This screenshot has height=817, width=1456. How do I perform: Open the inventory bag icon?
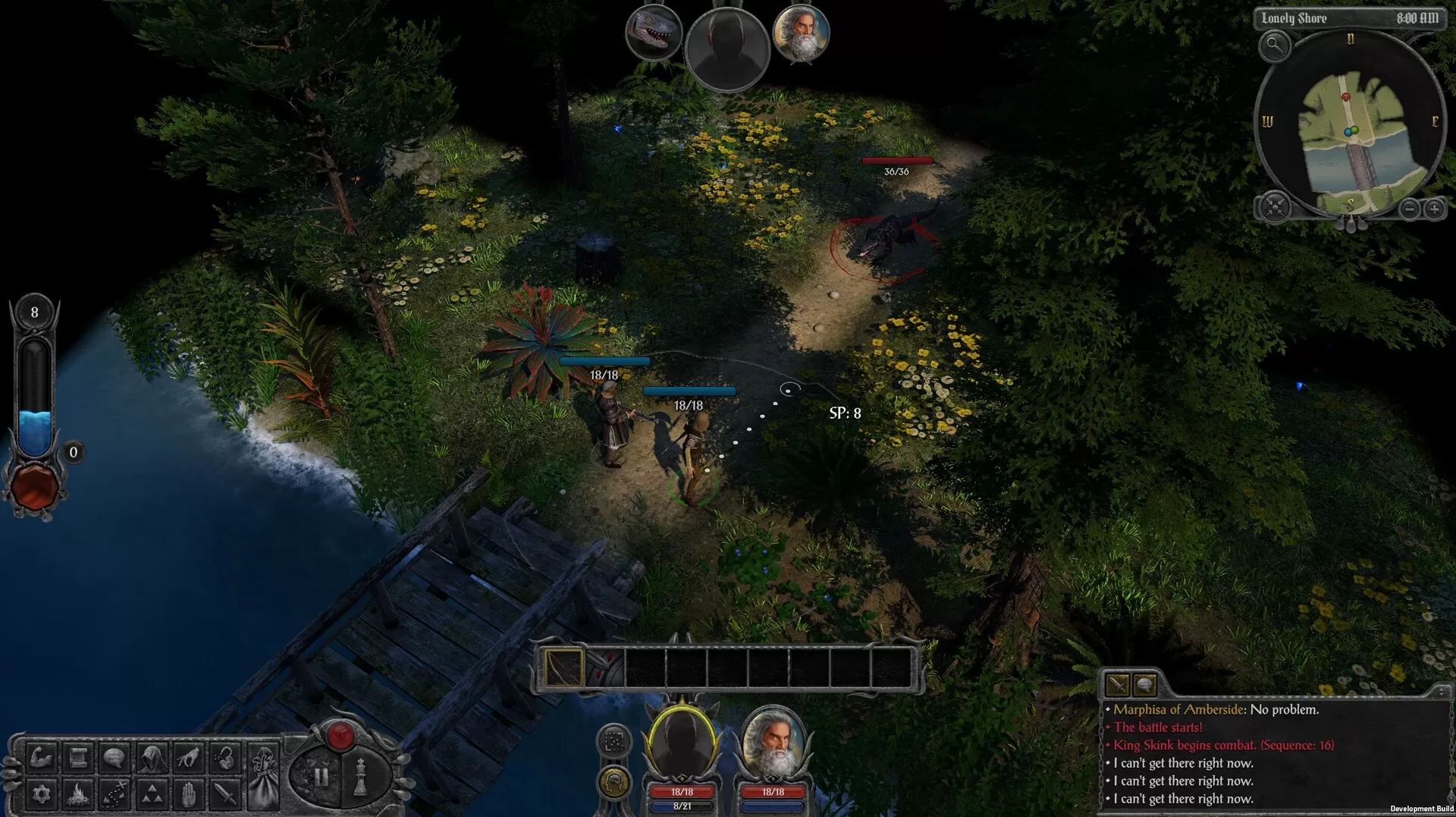[265, 777]
